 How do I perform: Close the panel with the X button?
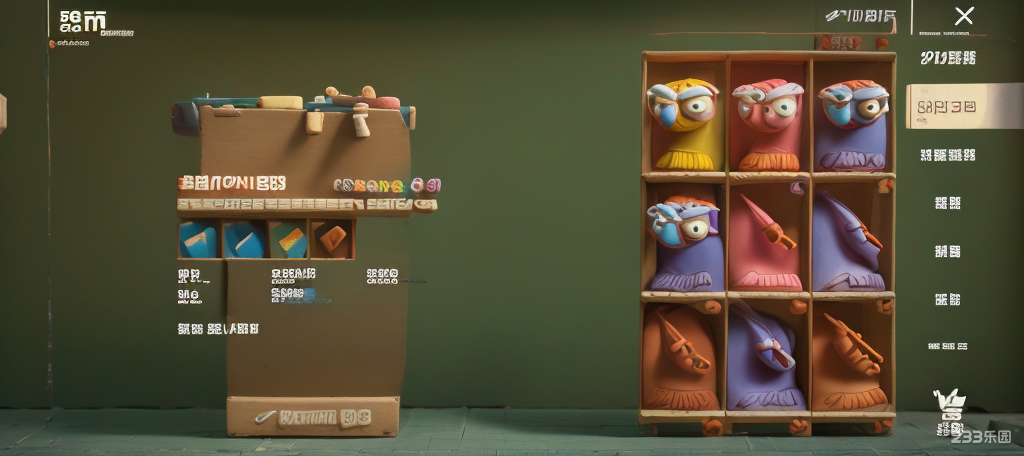[x=963, y=16]
